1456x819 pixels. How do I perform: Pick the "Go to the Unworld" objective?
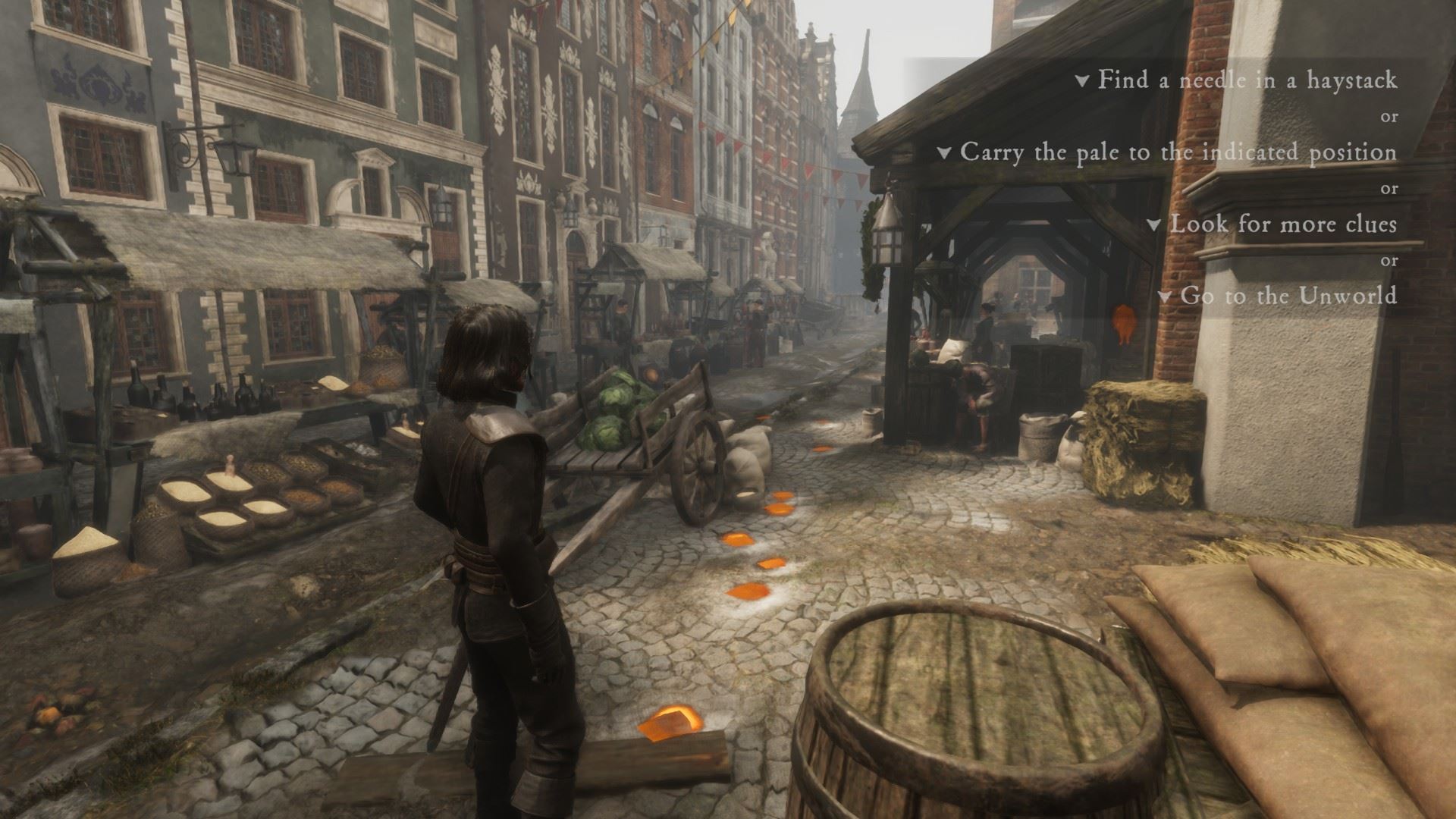coord(1288,295)
